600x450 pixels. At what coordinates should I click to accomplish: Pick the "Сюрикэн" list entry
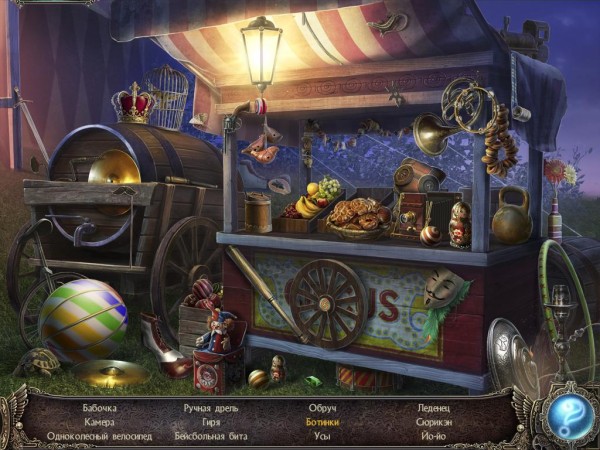click(x=434, y=422)
